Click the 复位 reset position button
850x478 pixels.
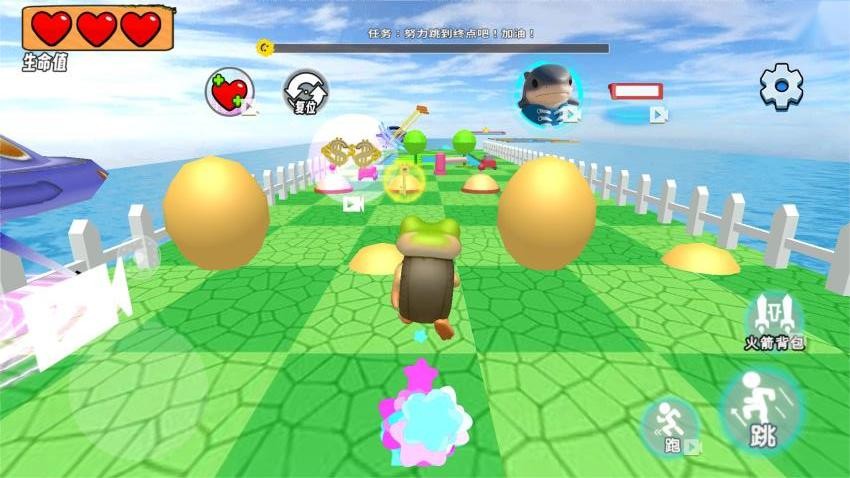305,92
